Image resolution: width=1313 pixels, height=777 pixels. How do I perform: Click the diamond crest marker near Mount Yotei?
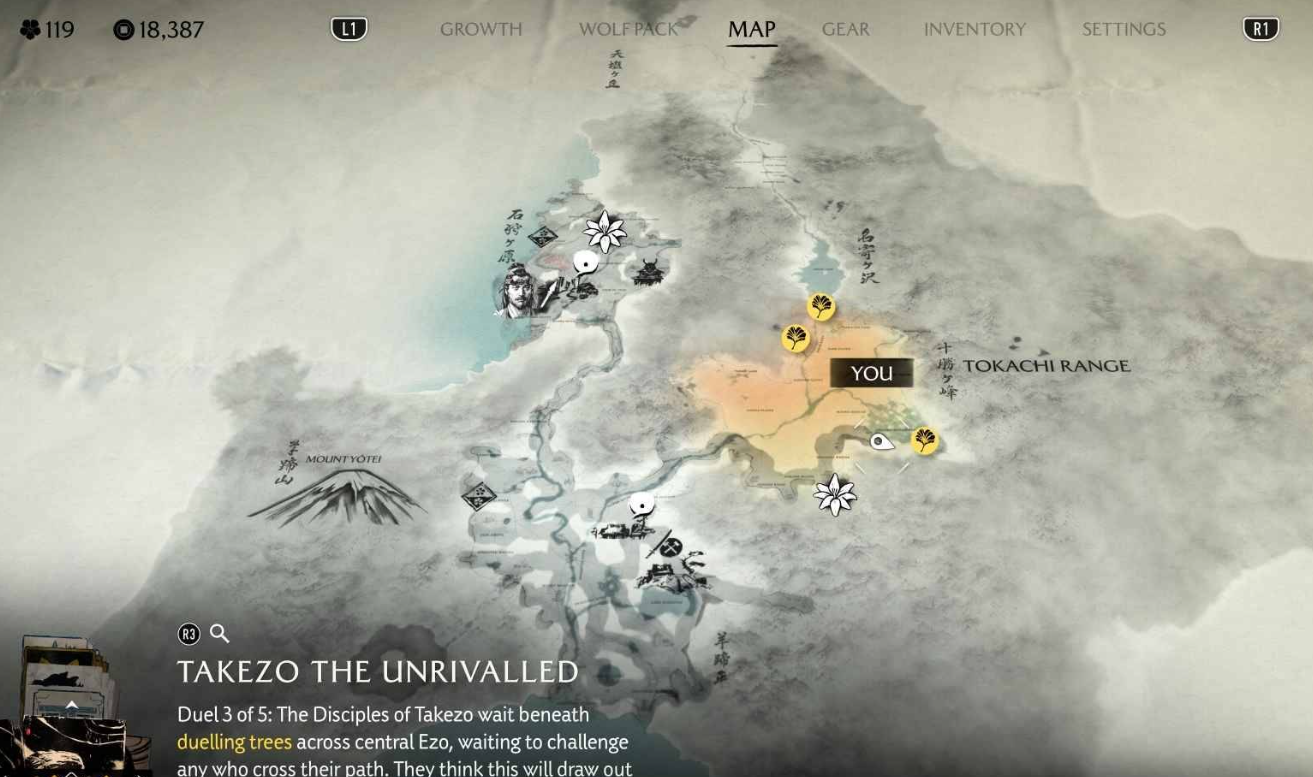(478, 496)
